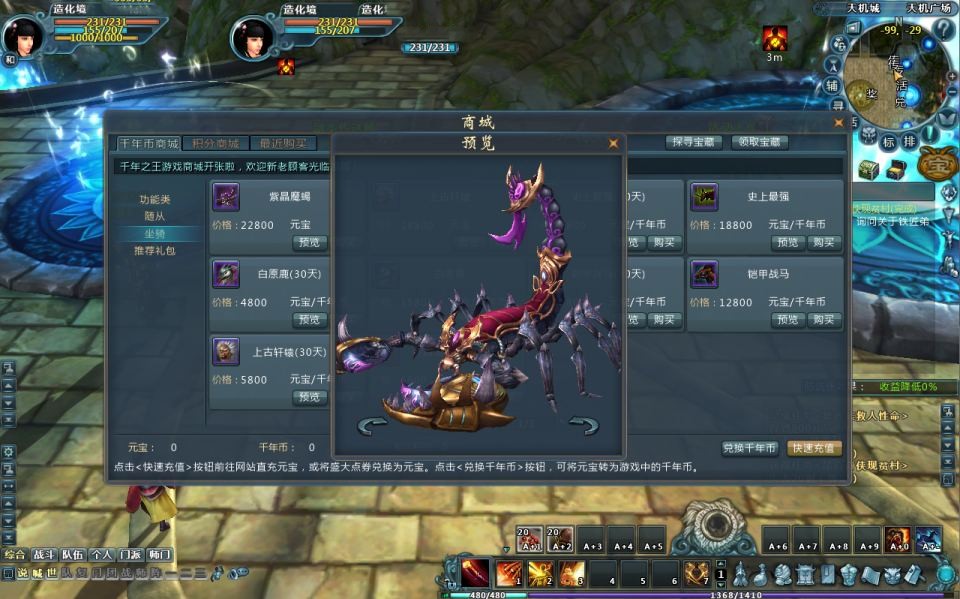Buy the 史上最强 mount
Image resolution: width=960 pixels, height=599 pixels.
tap(824, 242)
